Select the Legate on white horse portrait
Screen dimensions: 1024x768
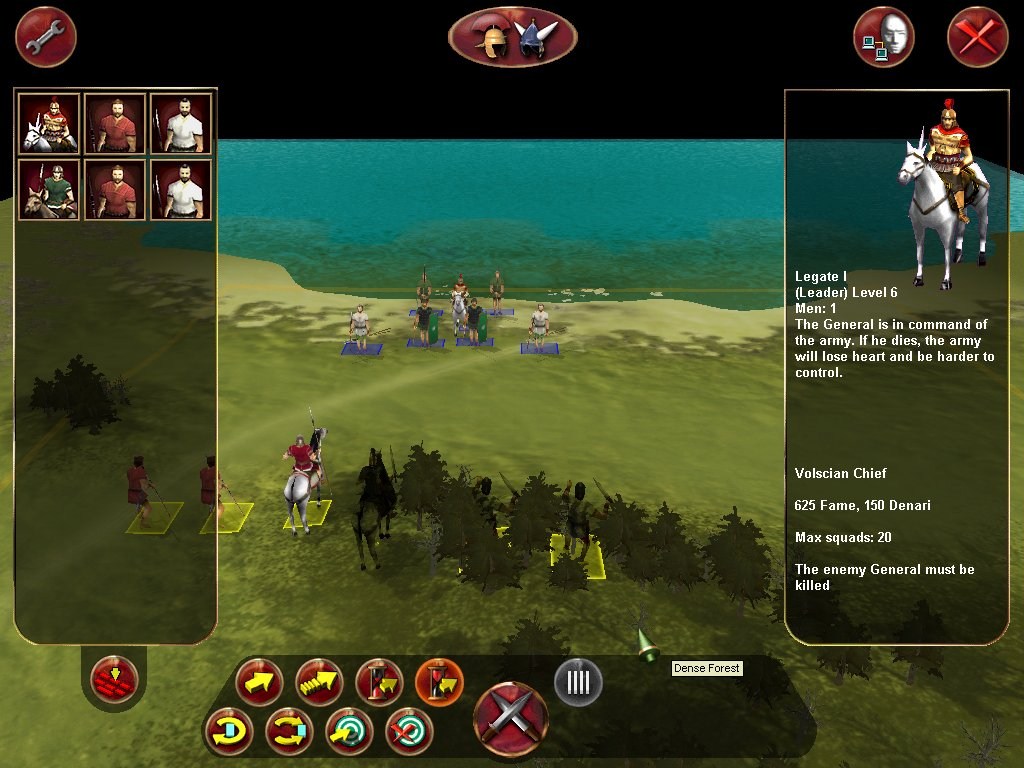[x=48, y=123]
